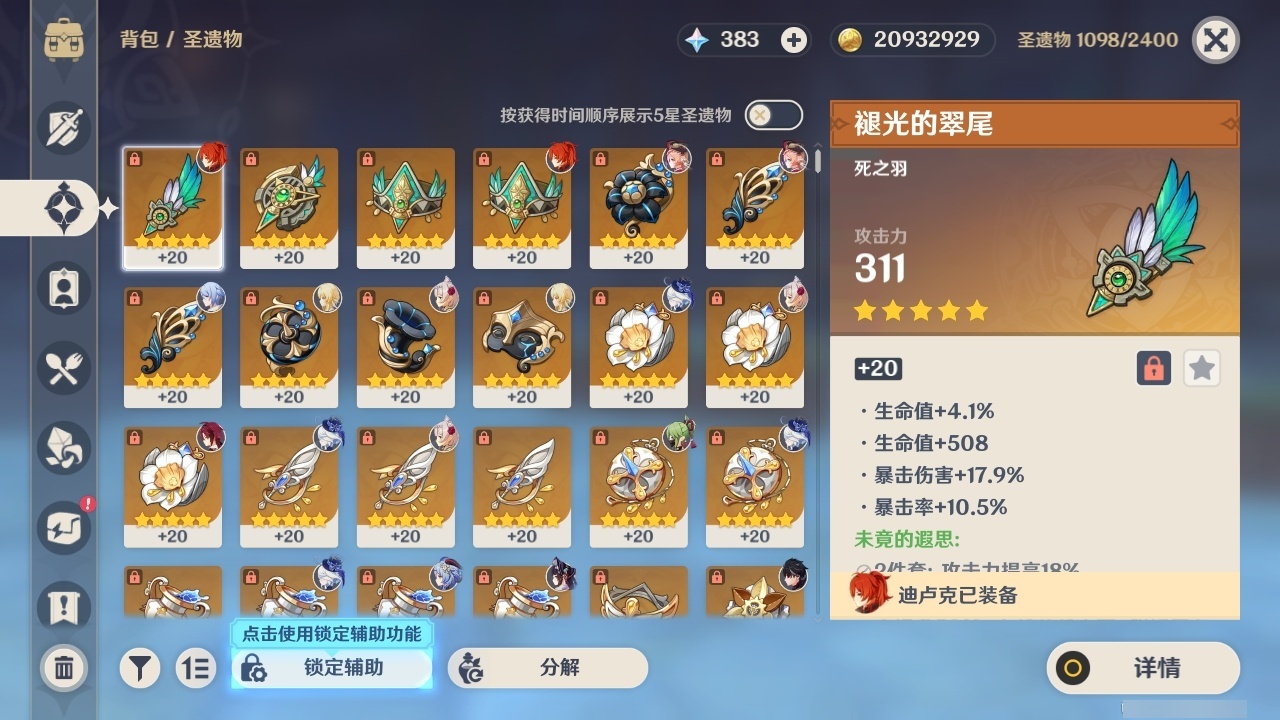1280x720 pixels.
Task: Open the delete items trash icon
Action: pyautogui.click(x=62, y=668)
